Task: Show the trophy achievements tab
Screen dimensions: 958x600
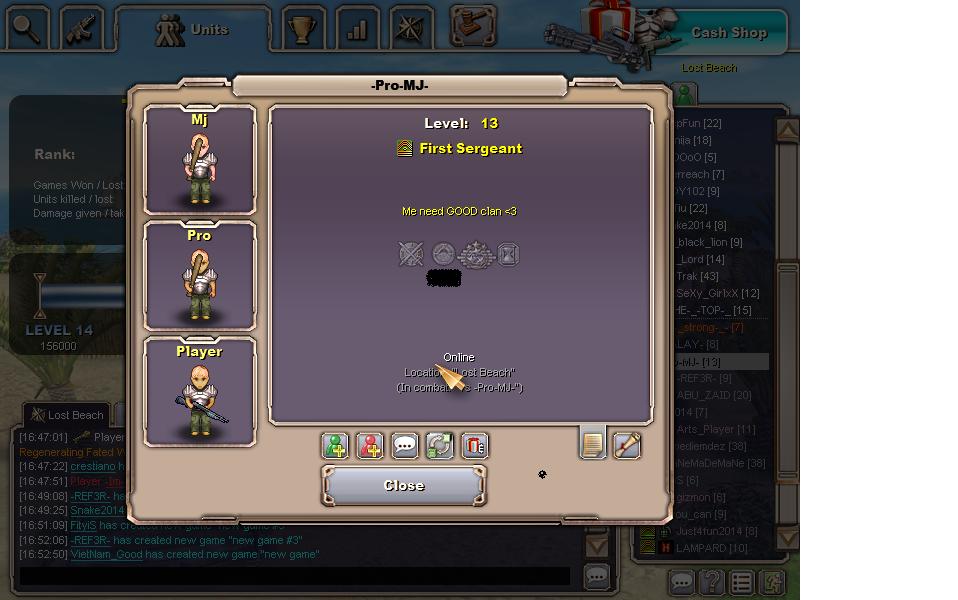Action: tap(302, 29)
